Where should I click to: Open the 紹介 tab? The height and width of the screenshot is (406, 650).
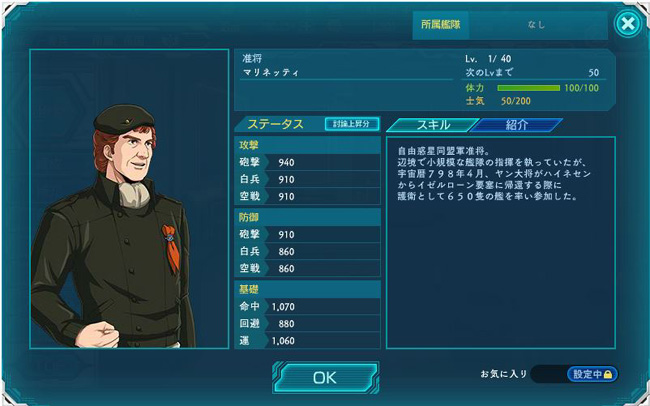click(517, 125)
